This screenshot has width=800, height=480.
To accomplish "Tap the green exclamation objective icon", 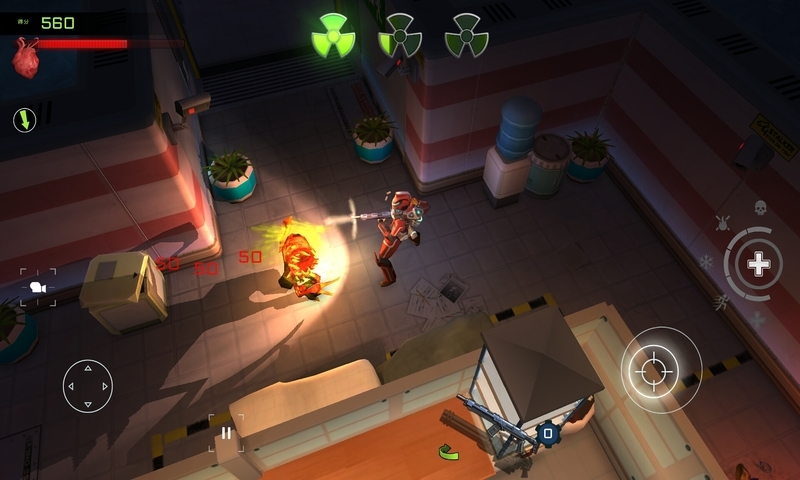I will point(25,121).
